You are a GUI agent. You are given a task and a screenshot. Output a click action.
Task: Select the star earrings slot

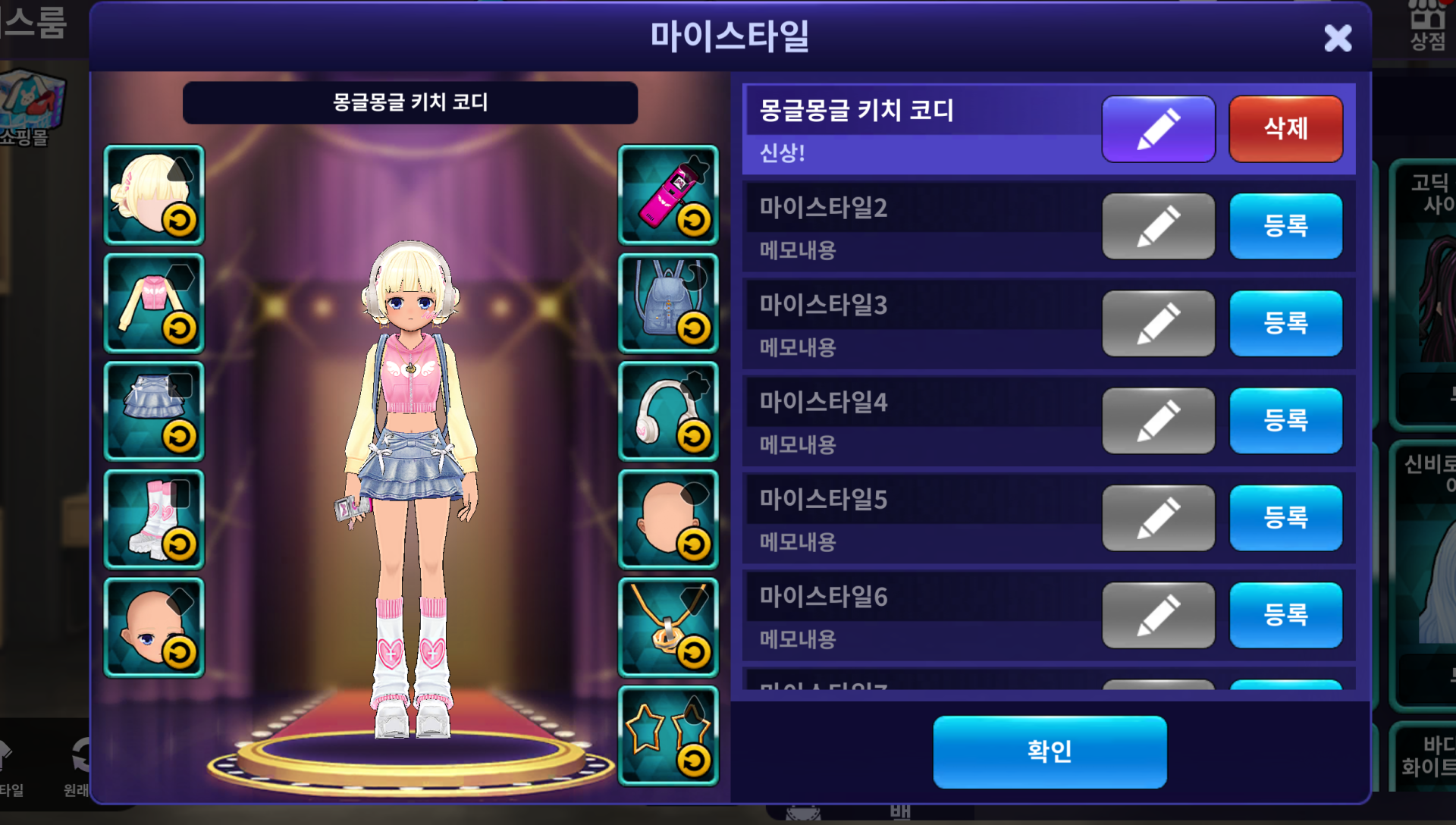click(x=668, y=736)
